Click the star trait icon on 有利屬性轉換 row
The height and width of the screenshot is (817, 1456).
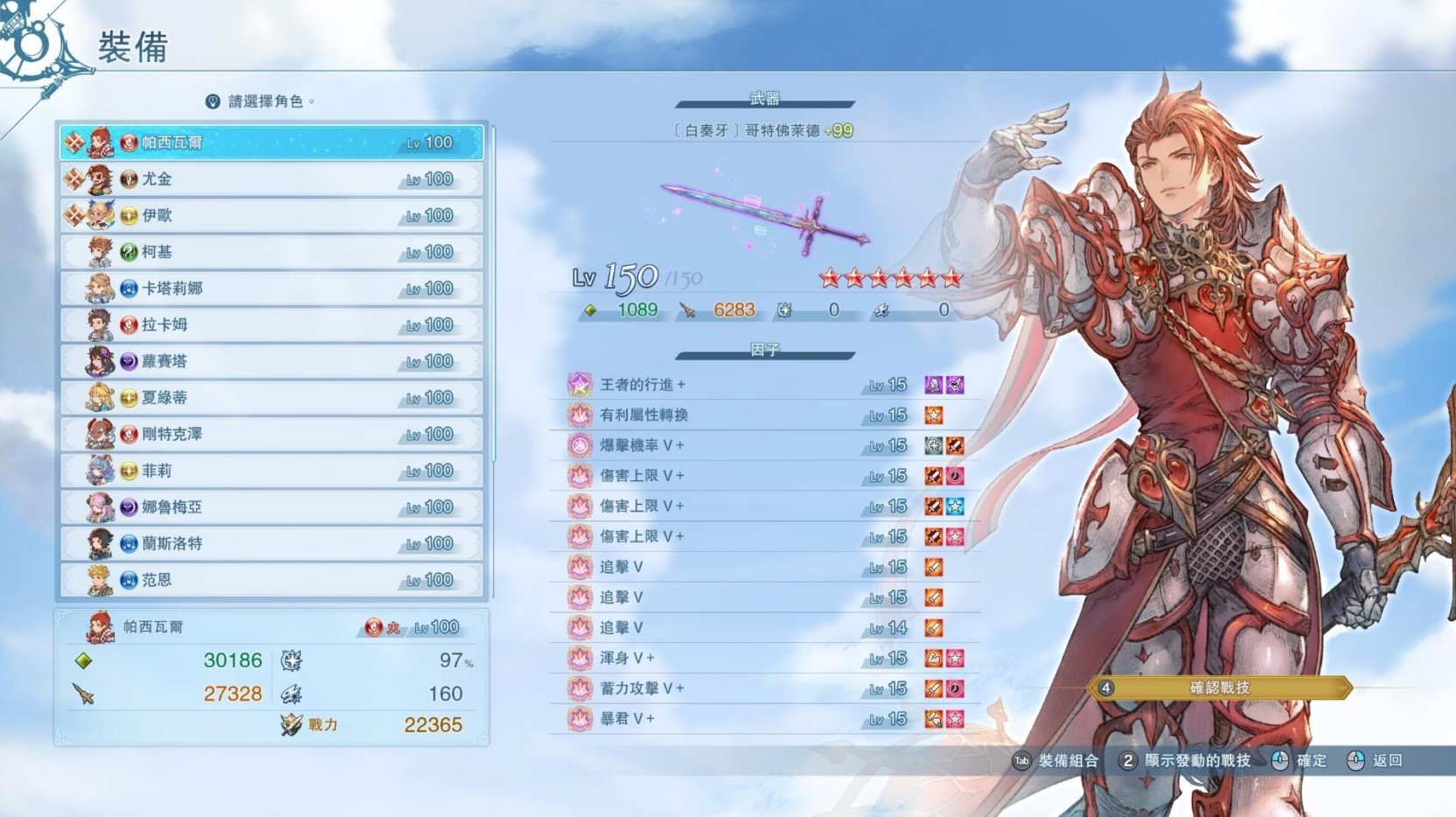coord(934,415)
